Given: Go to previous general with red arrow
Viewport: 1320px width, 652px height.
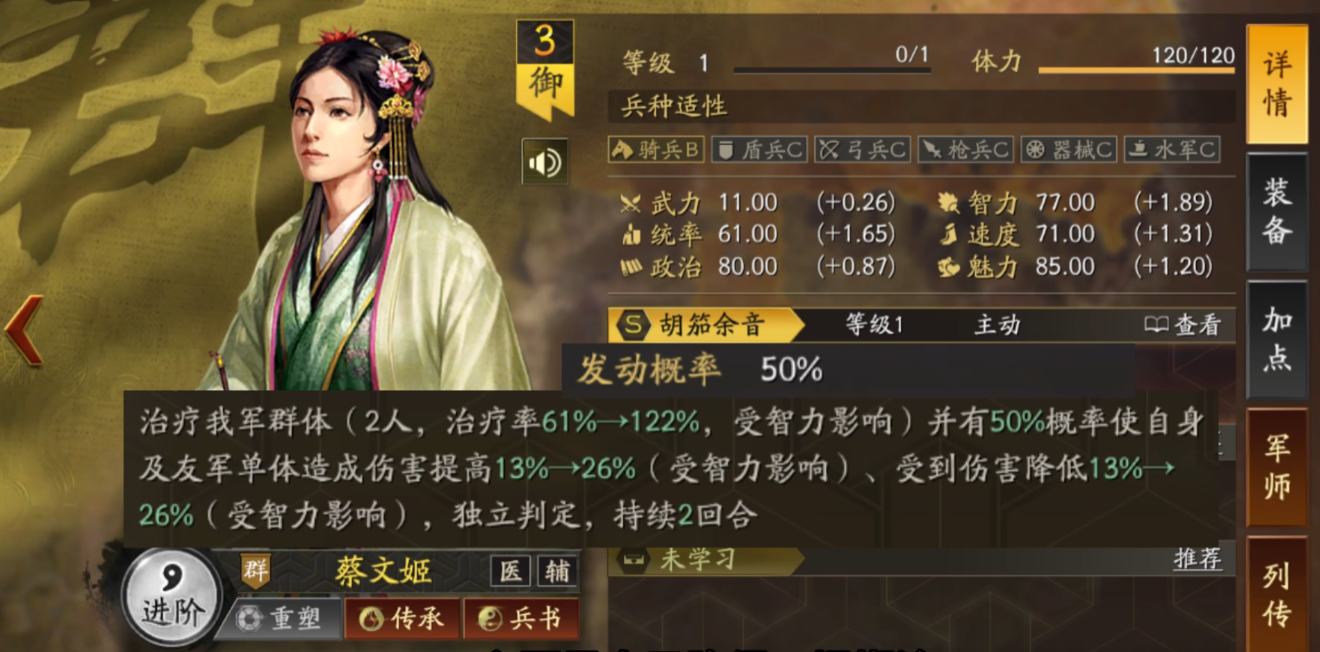Looking at the screenshot, I should pyautogui.click(x=24, y=330).
